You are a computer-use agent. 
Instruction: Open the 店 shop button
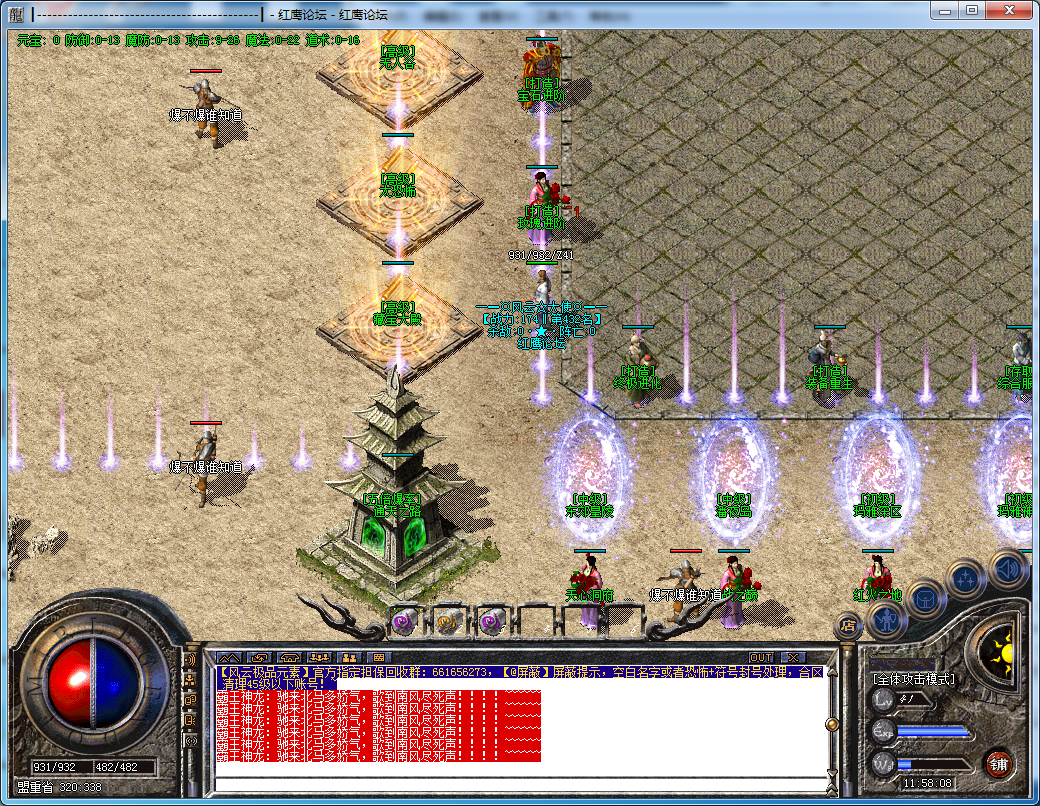click(848, 627)
